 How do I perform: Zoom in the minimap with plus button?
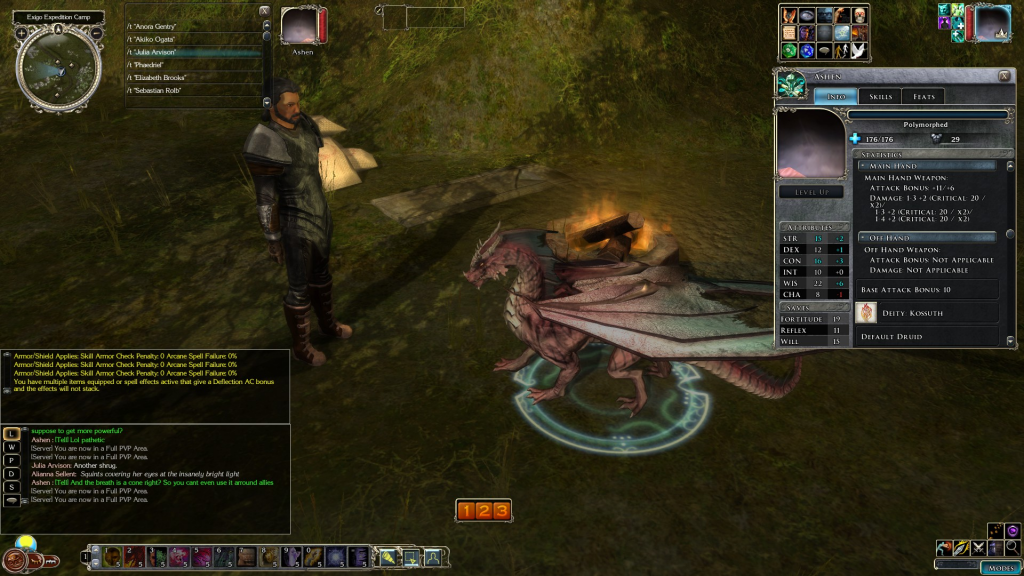pyautogui.click(x=22, y=33)
